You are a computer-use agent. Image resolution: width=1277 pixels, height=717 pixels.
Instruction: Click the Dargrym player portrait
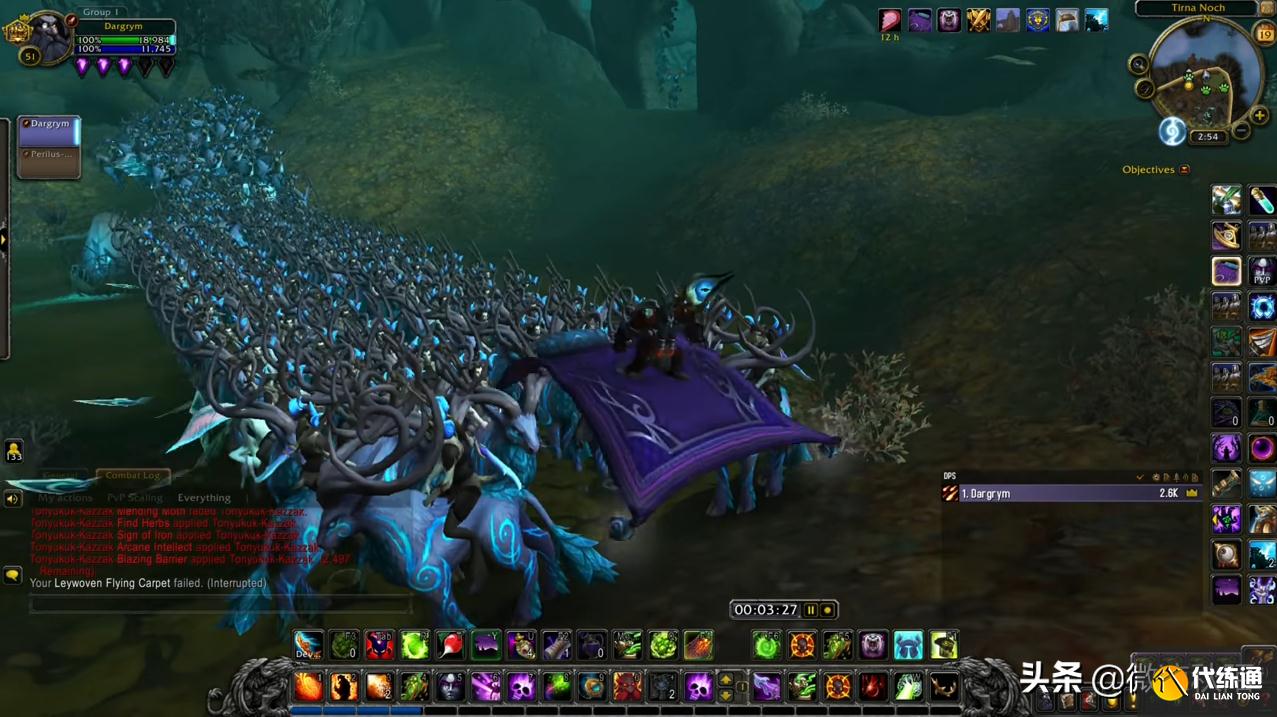point(47,36)
